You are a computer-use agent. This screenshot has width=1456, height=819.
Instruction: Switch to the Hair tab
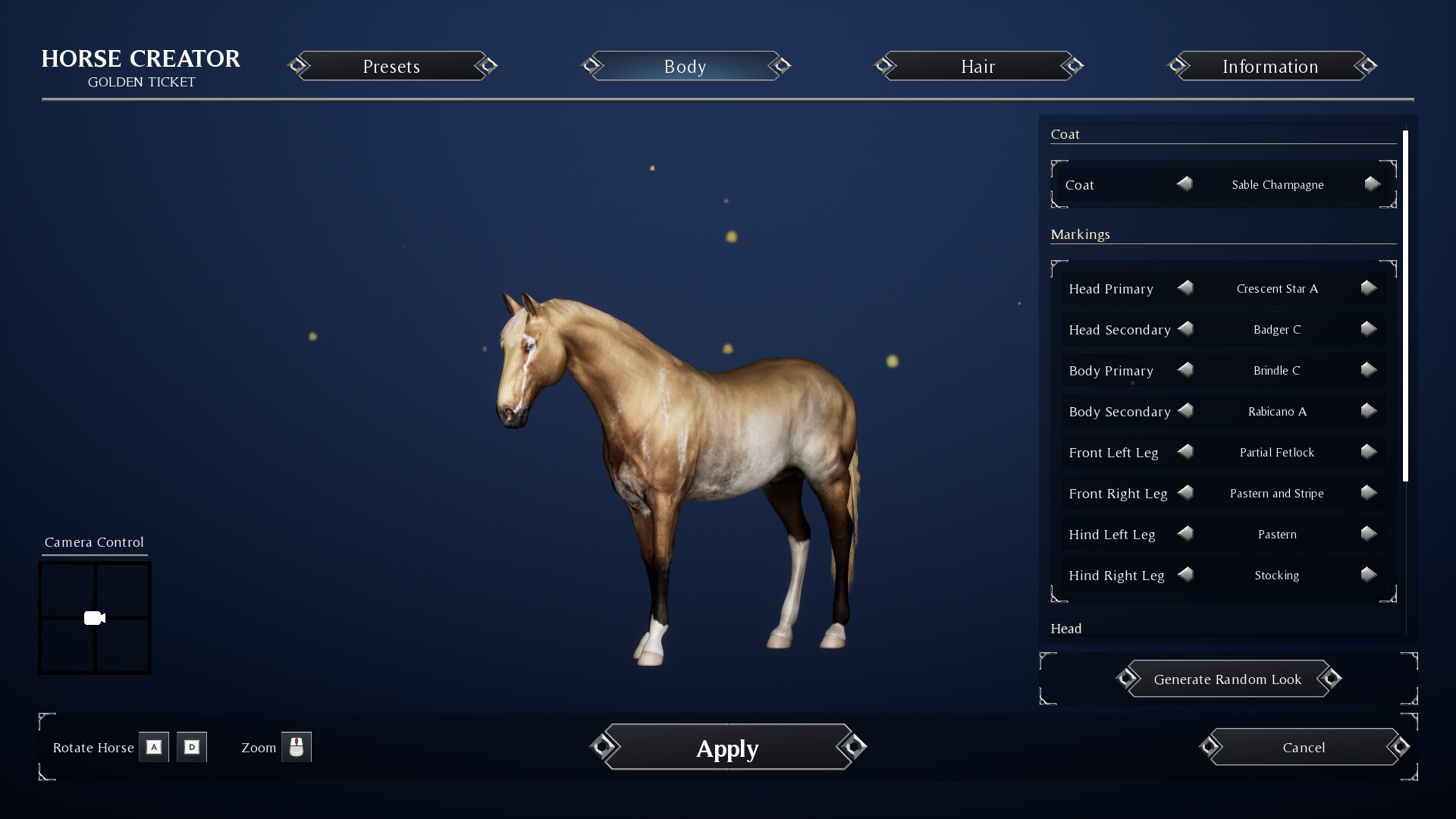[x=978, y=66]
